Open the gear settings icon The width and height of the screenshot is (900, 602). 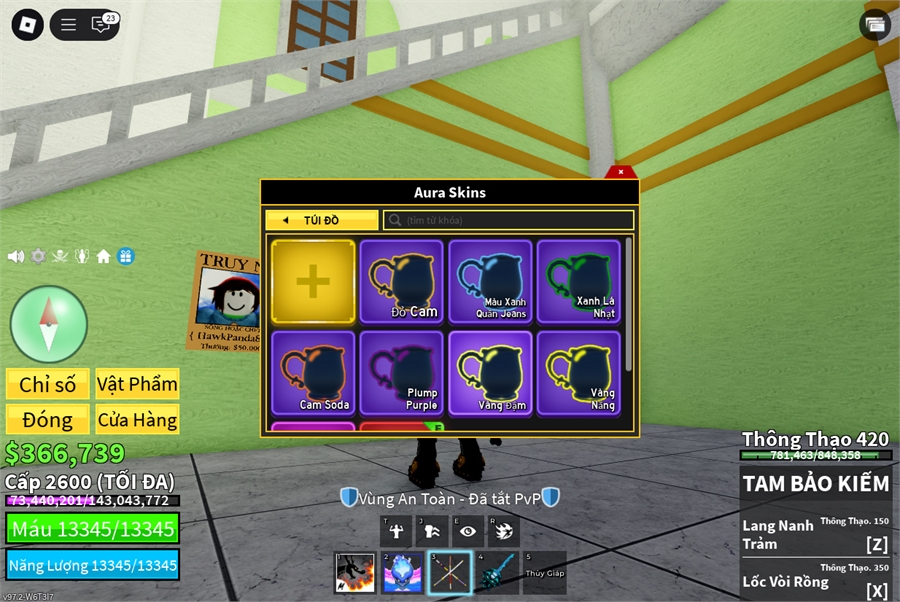[x=38, y=256]
